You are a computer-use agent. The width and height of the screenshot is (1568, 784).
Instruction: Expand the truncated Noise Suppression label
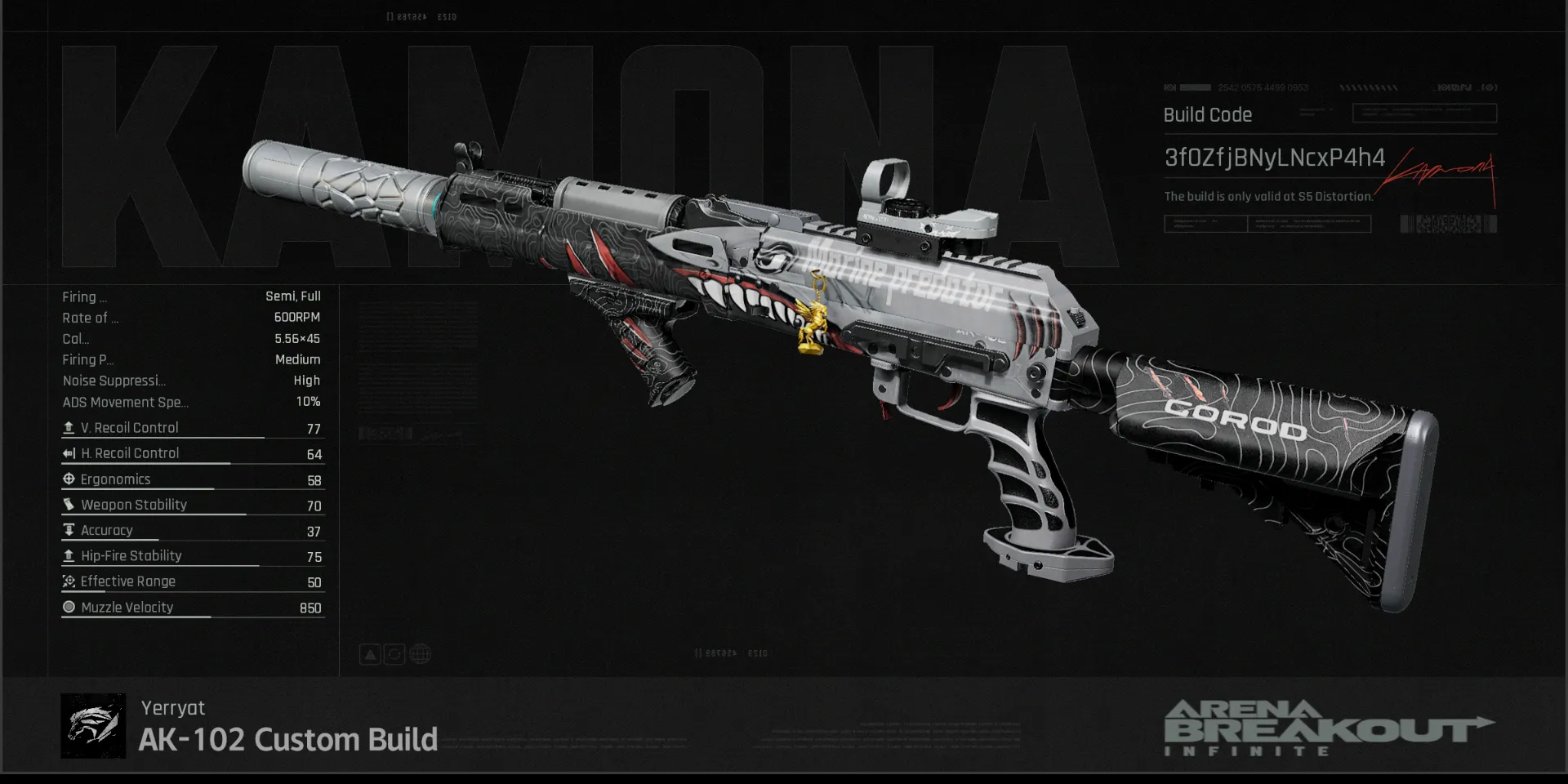[114, 381]
